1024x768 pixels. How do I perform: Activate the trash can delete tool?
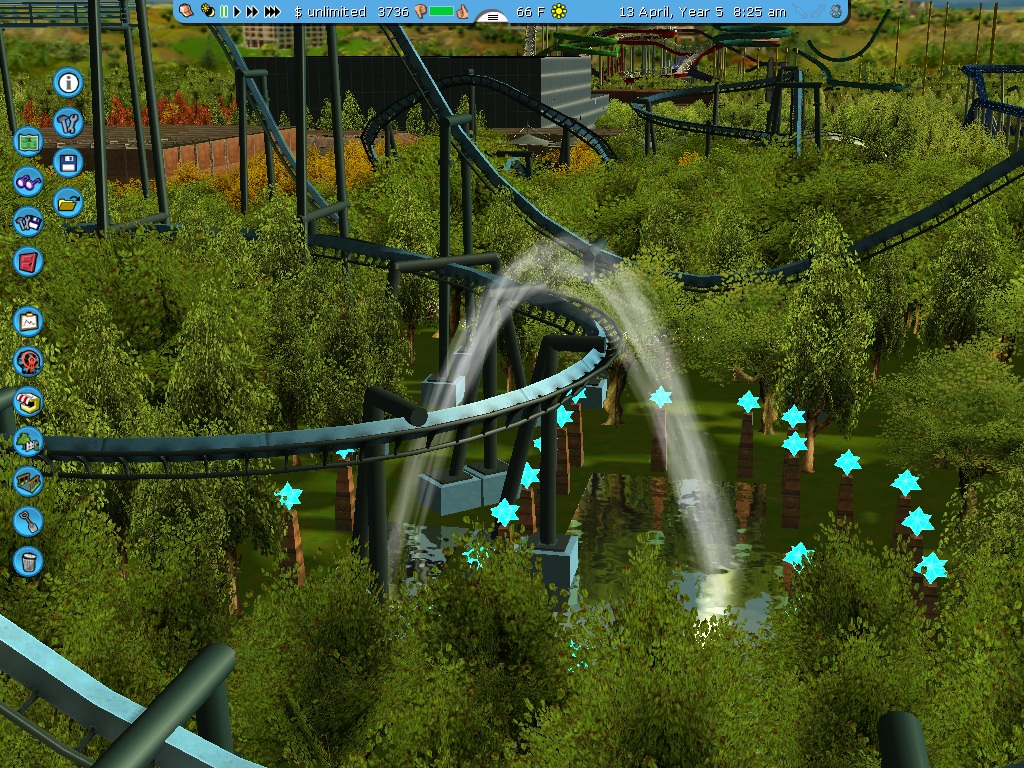pos(28,561)
